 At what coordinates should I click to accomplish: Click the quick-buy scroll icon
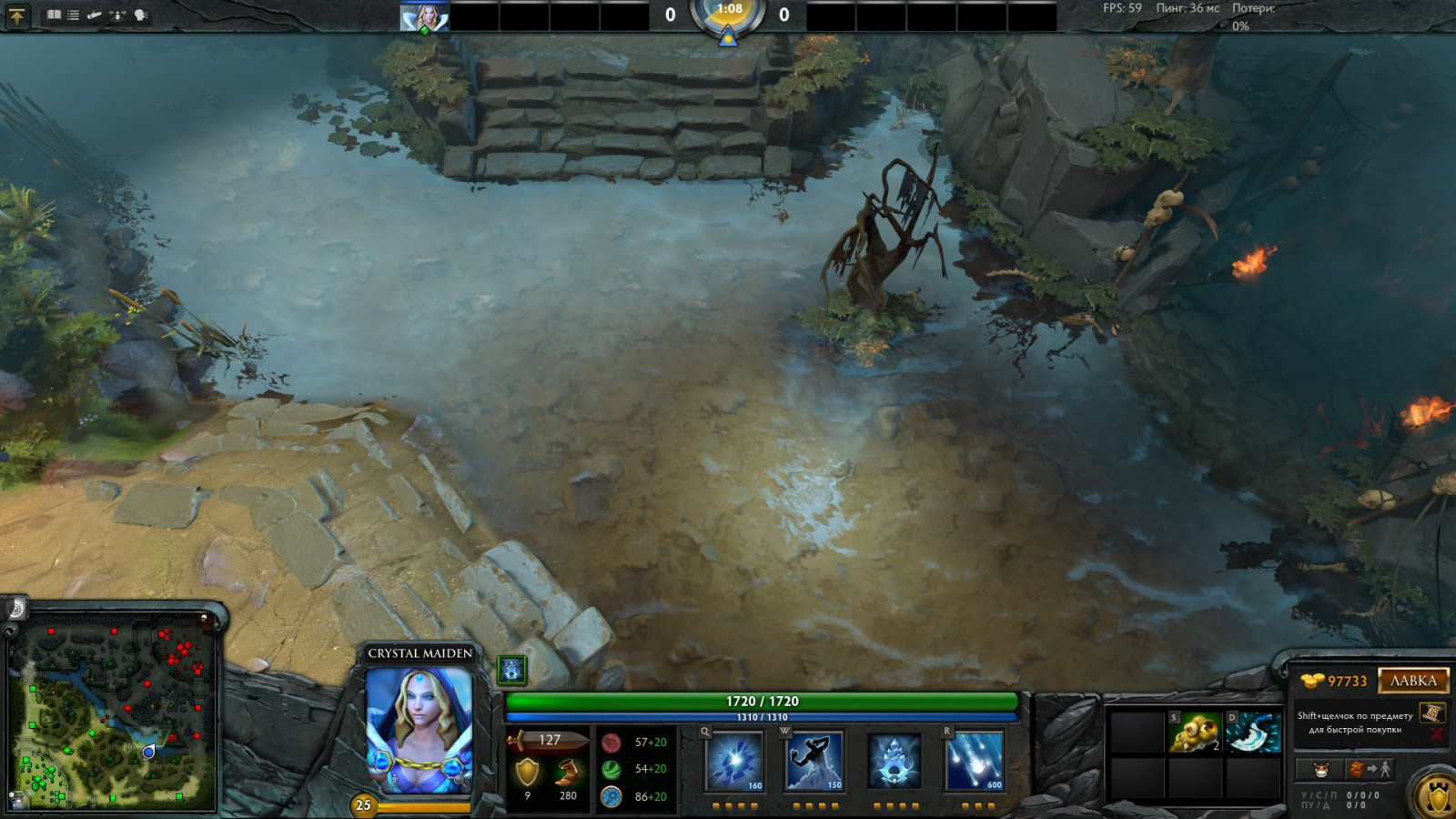1431,713
